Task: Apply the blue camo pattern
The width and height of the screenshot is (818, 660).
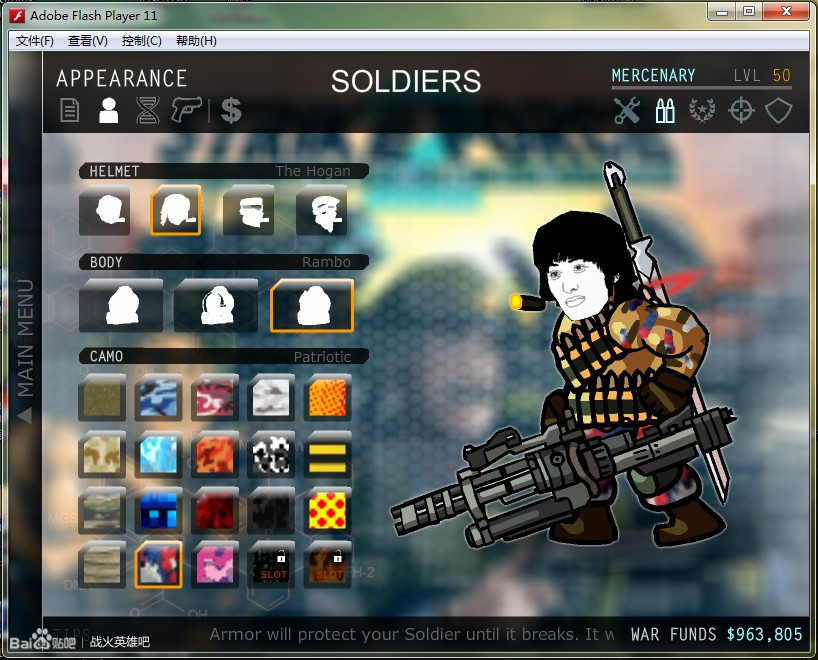Action: (x=158, y=398)
